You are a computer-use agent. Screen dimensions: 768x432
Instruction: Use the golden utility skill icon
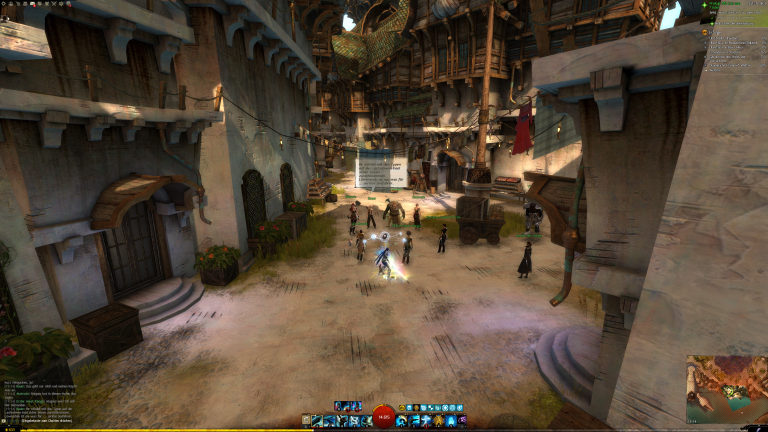point(436,421)
